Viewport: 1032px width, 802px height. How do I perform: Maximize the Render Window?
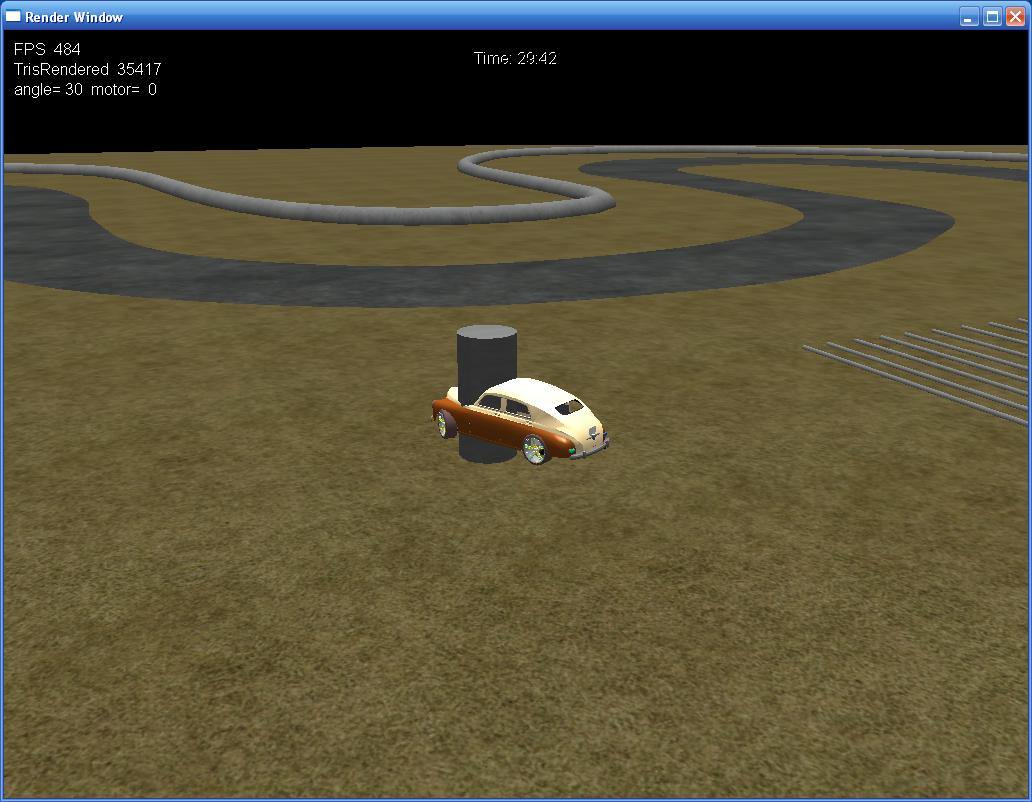coord(992,16)
